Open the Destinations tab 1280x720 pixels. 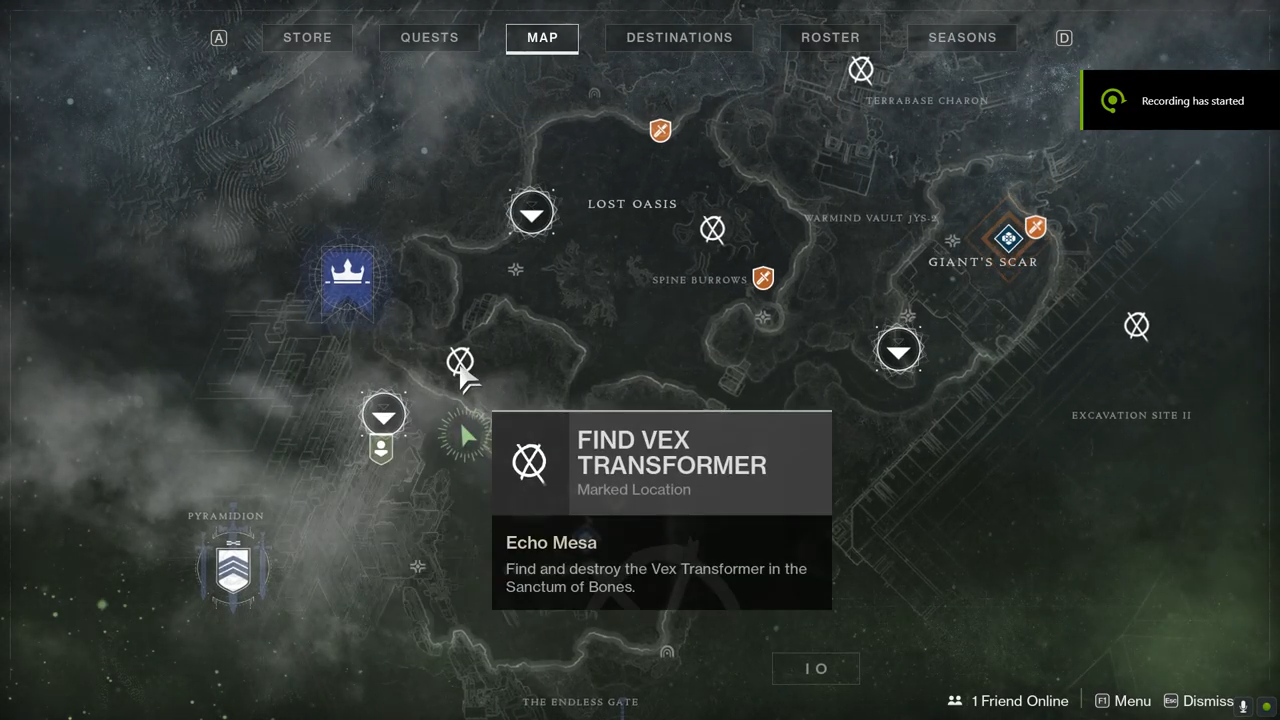679,38
